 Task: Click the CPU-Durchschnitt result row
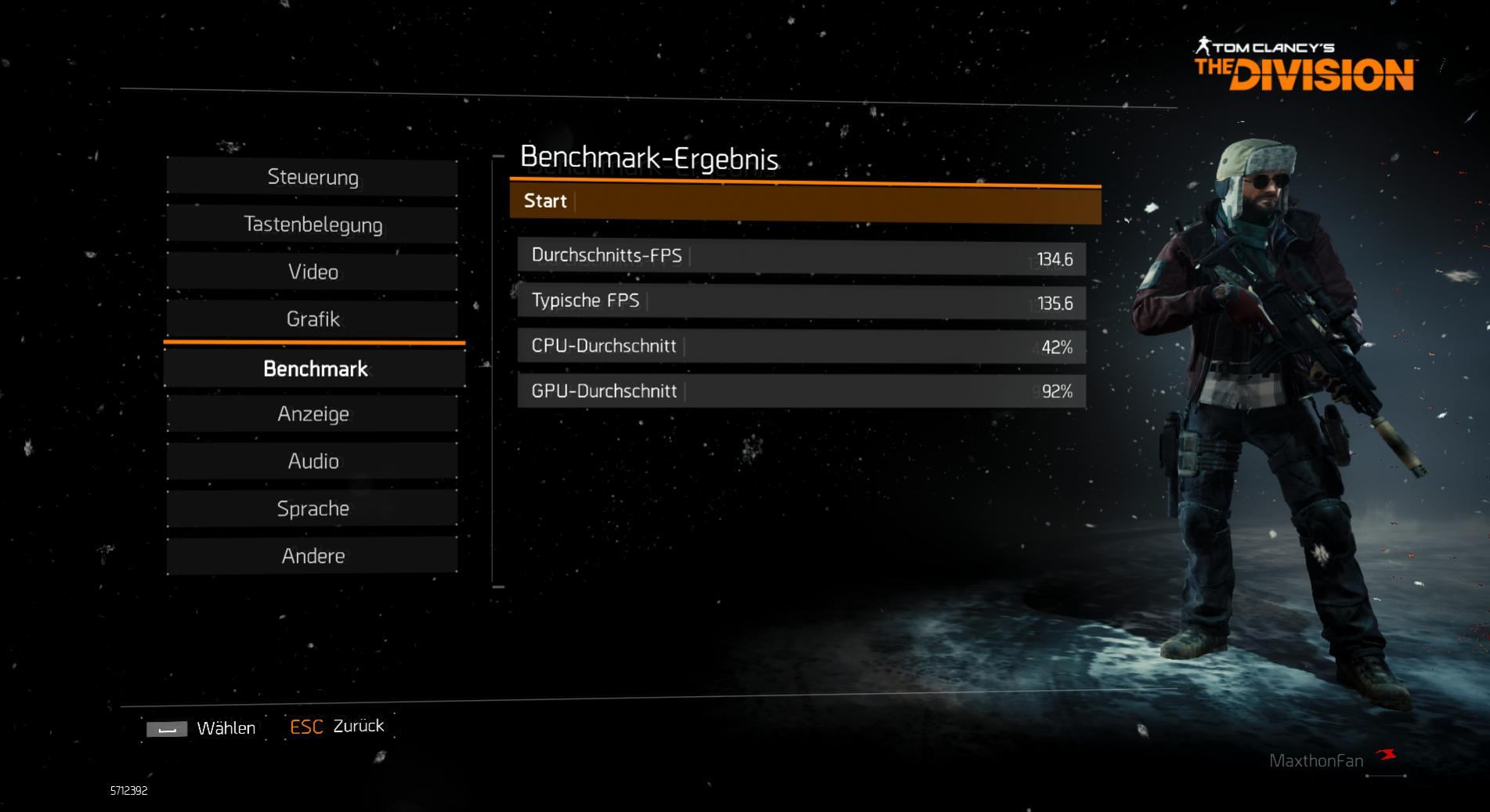(801, 346)
